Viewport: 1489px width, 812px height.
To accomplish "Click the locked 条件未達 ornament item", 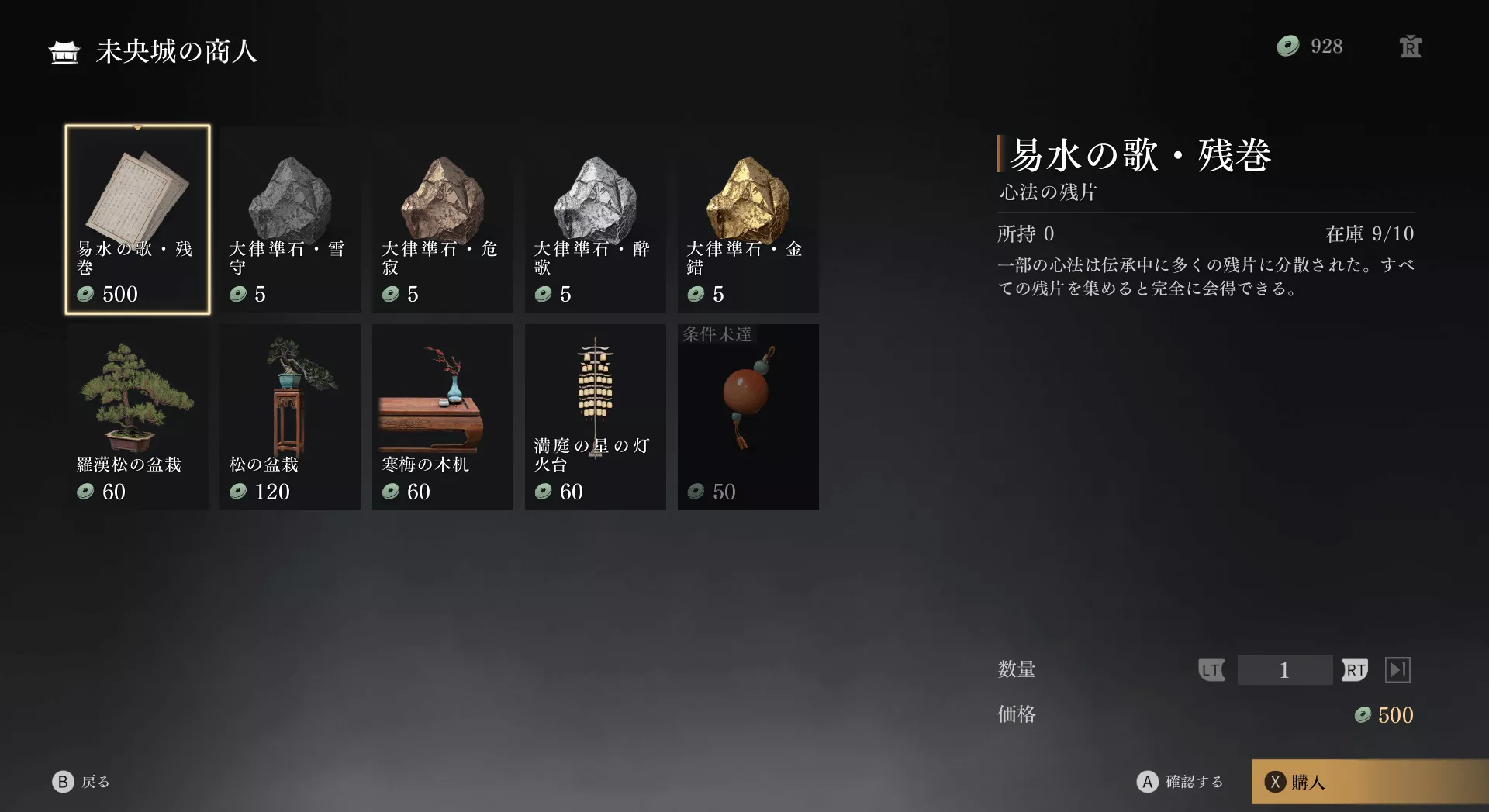I will point(748,415).
